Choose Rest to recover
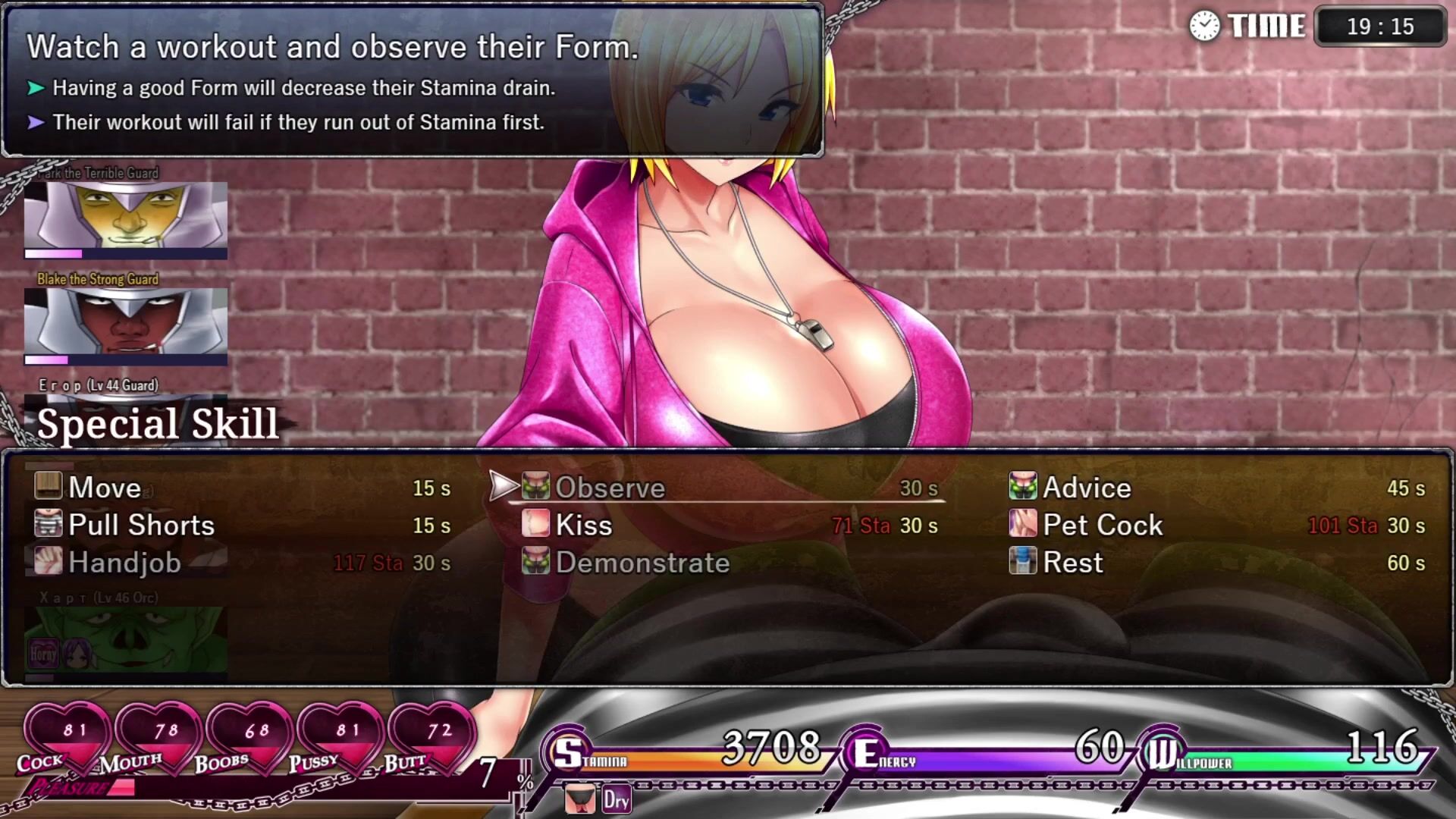The image size is (1456, 819). (1072, 563)
